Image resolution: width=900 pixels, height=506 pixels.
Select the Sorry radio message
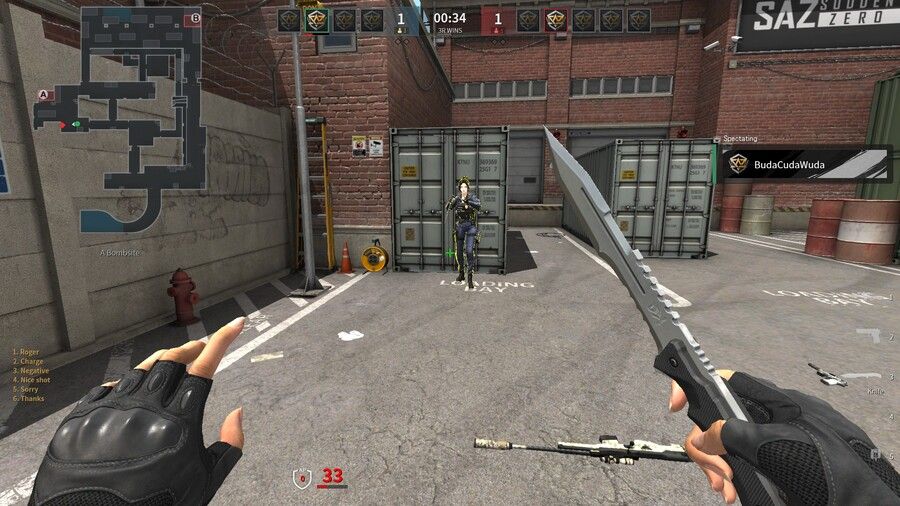point(28,389)
